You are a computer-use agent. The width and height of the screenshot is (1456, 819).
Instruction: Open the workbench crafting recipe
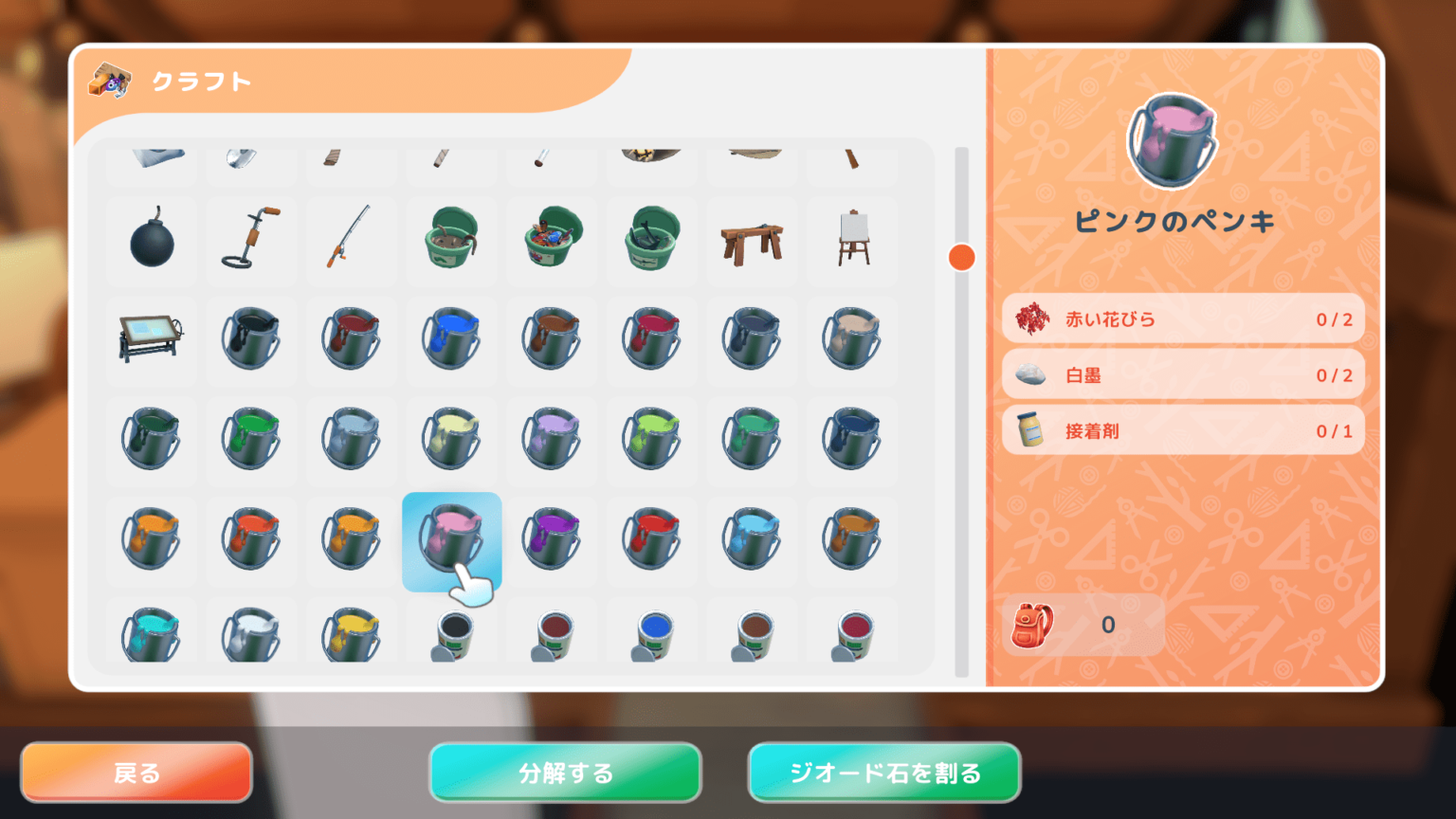(x=752, y=242)
